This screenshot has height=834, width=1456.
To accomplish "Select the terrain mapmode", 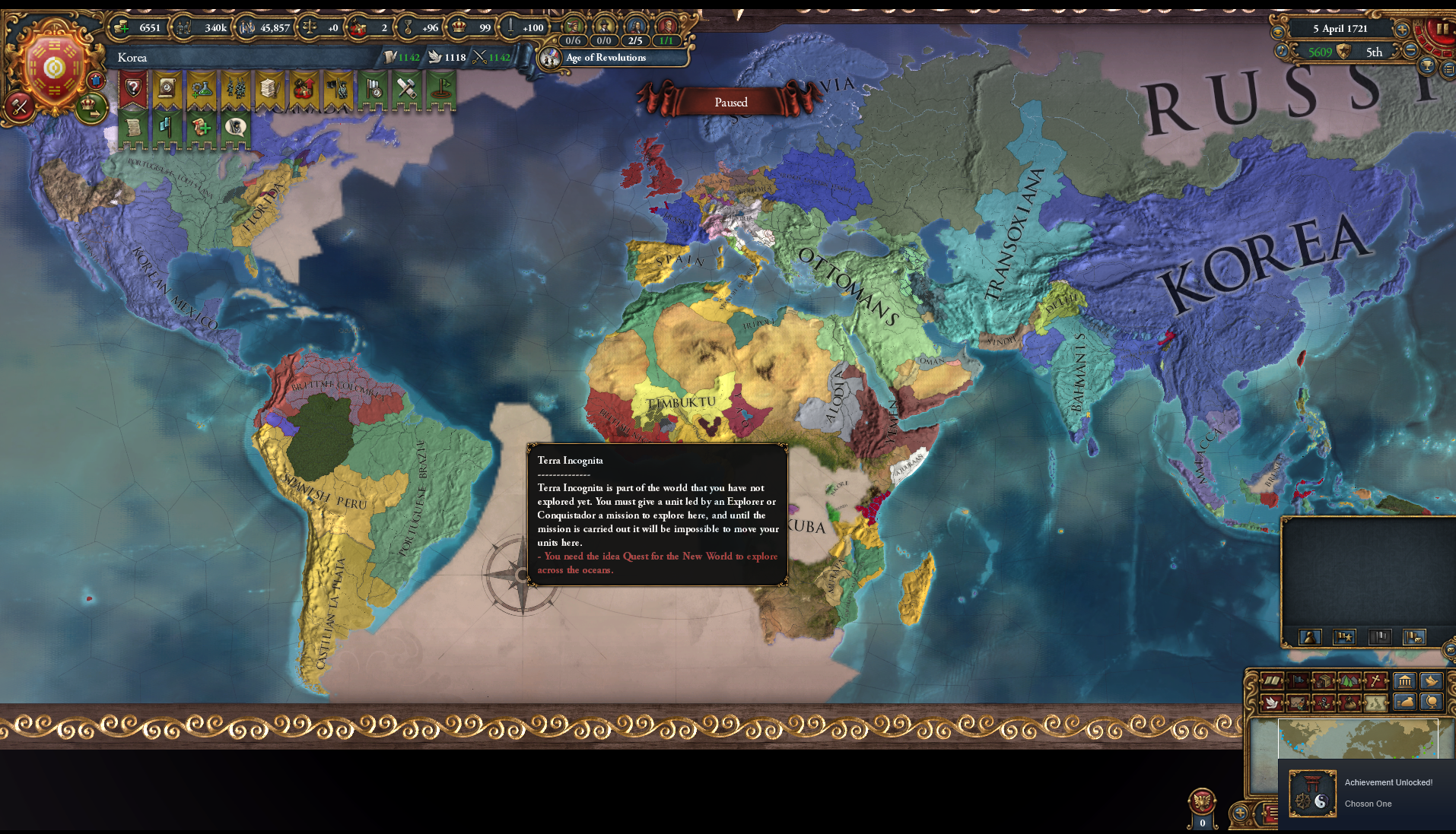I will point(1348,680).
